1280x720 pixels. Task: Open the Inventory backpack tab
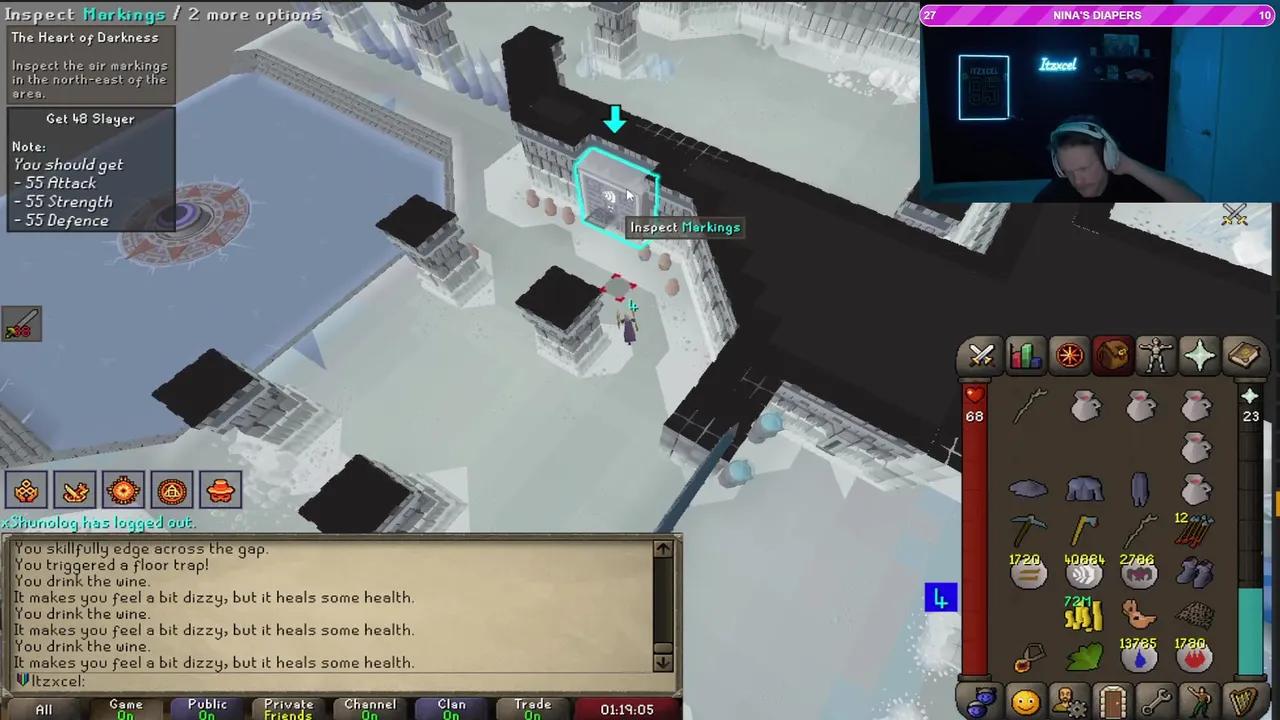(x=1112, y=357)
